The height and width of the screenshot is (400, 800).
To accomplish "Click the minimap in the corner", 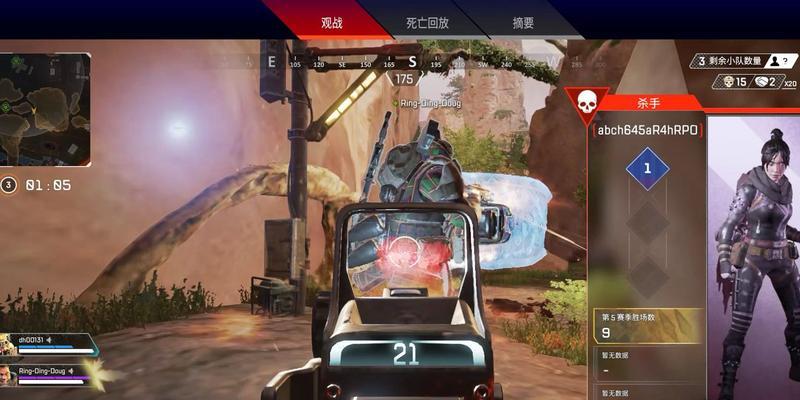I will [x=45, y=109].
